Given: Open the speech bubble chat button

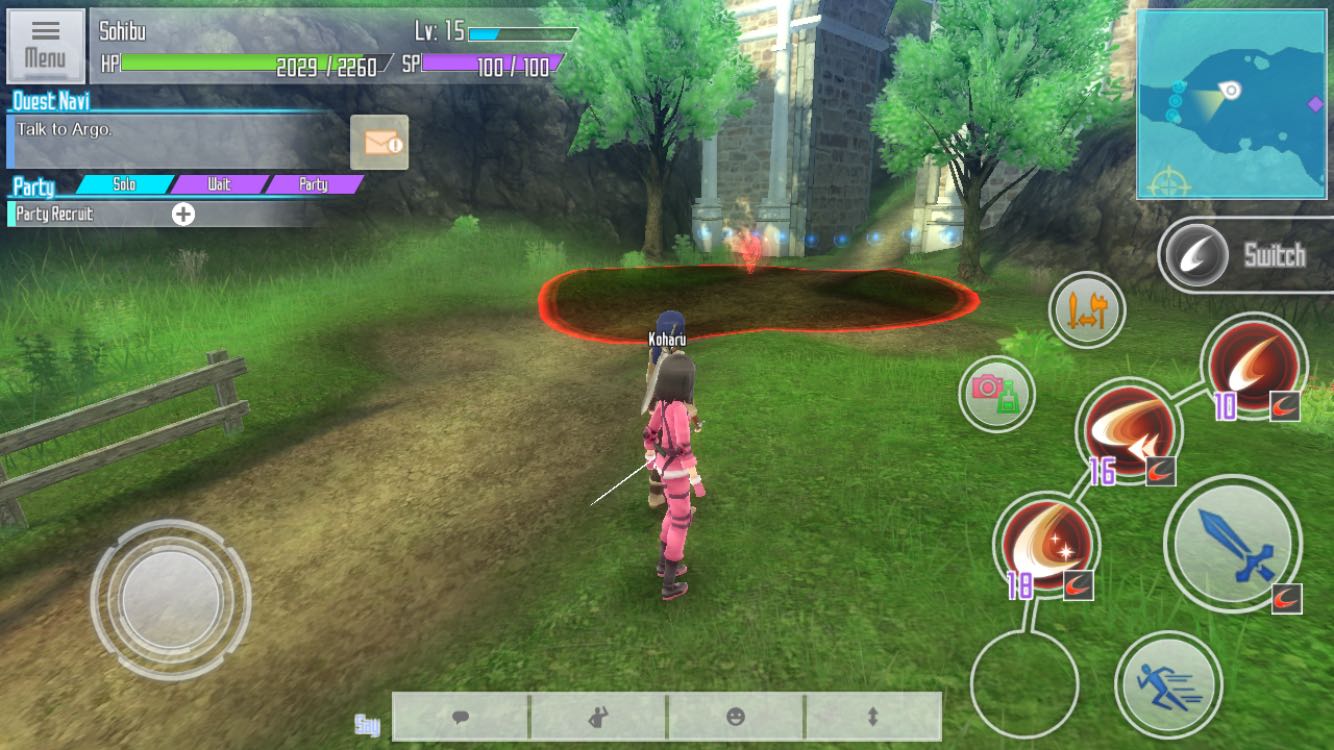Looking at the screenshot, I should (461, 717).
